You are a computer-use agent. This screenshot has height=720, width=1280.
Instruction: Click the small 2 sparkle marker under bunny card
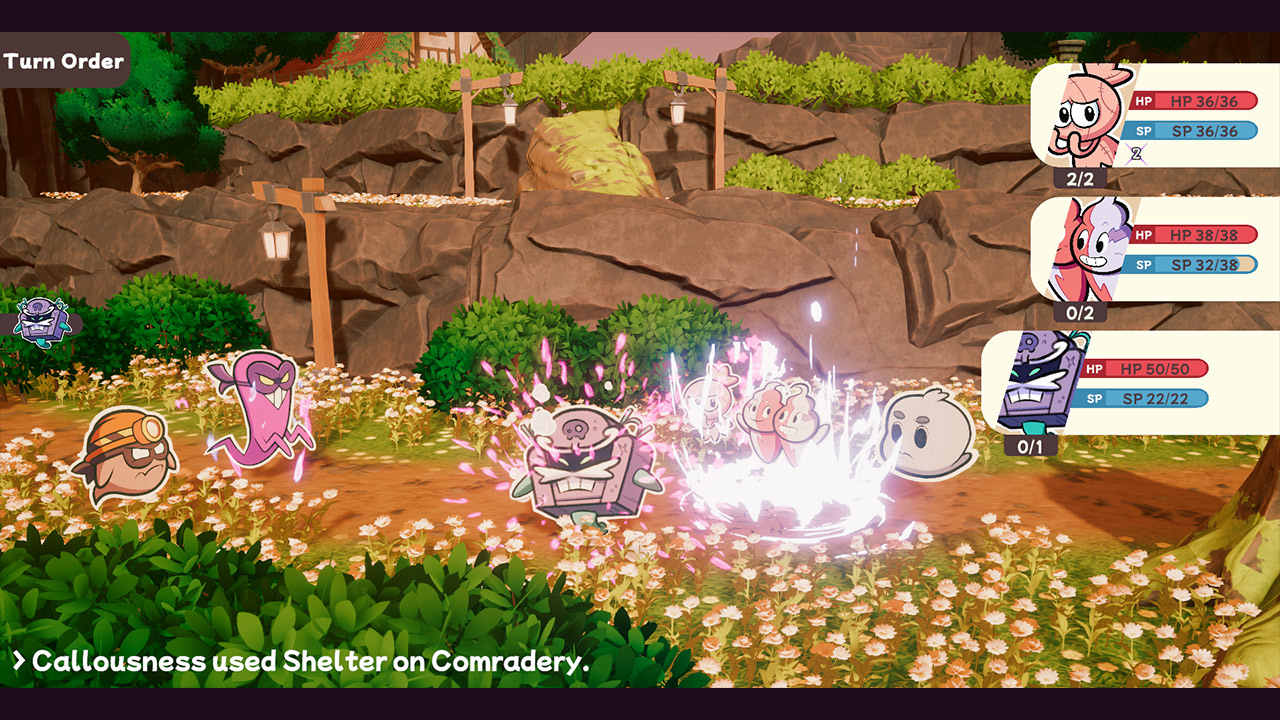1134,152
